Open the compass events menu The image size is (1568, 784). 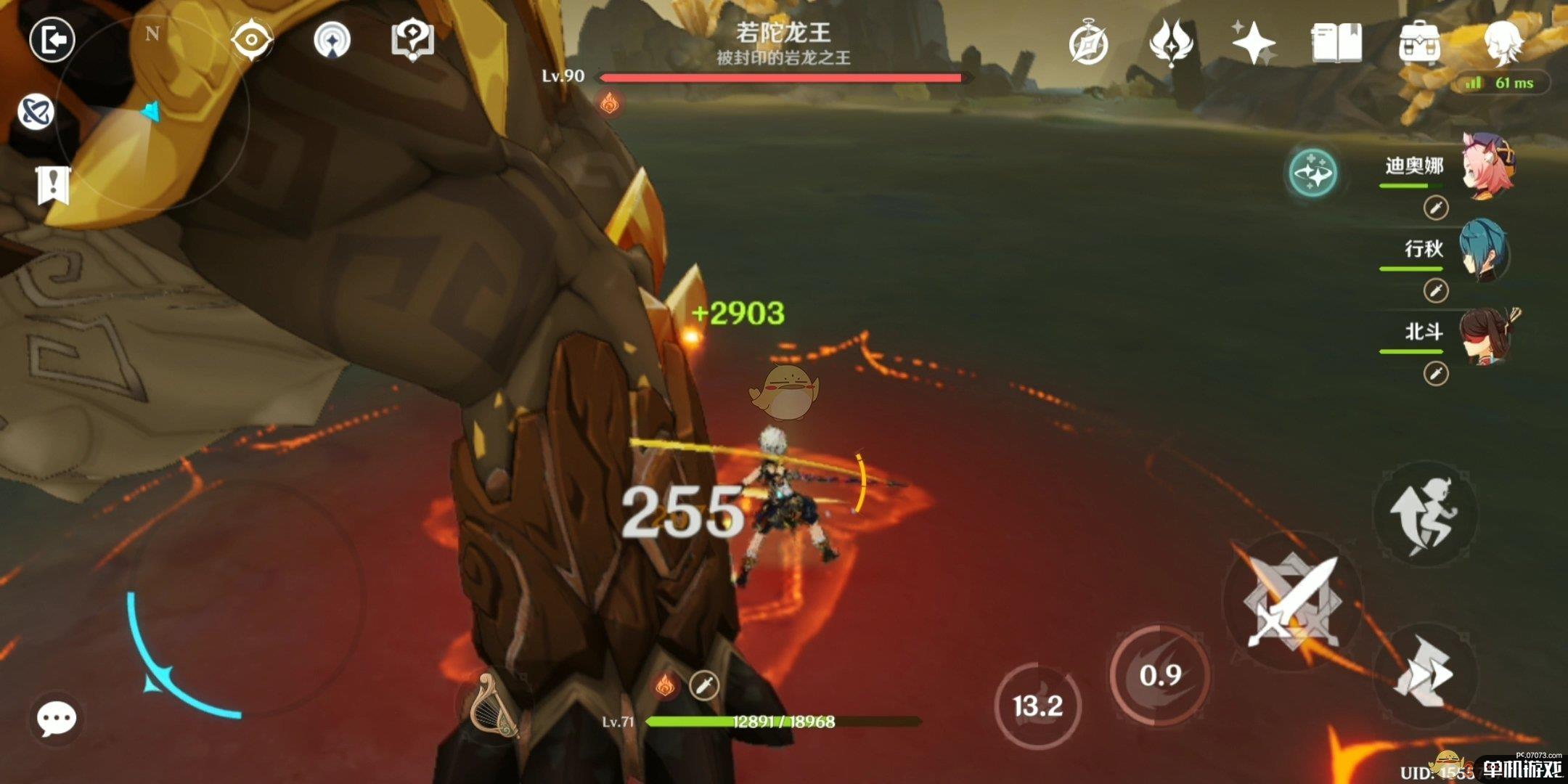coord(1088,44)
